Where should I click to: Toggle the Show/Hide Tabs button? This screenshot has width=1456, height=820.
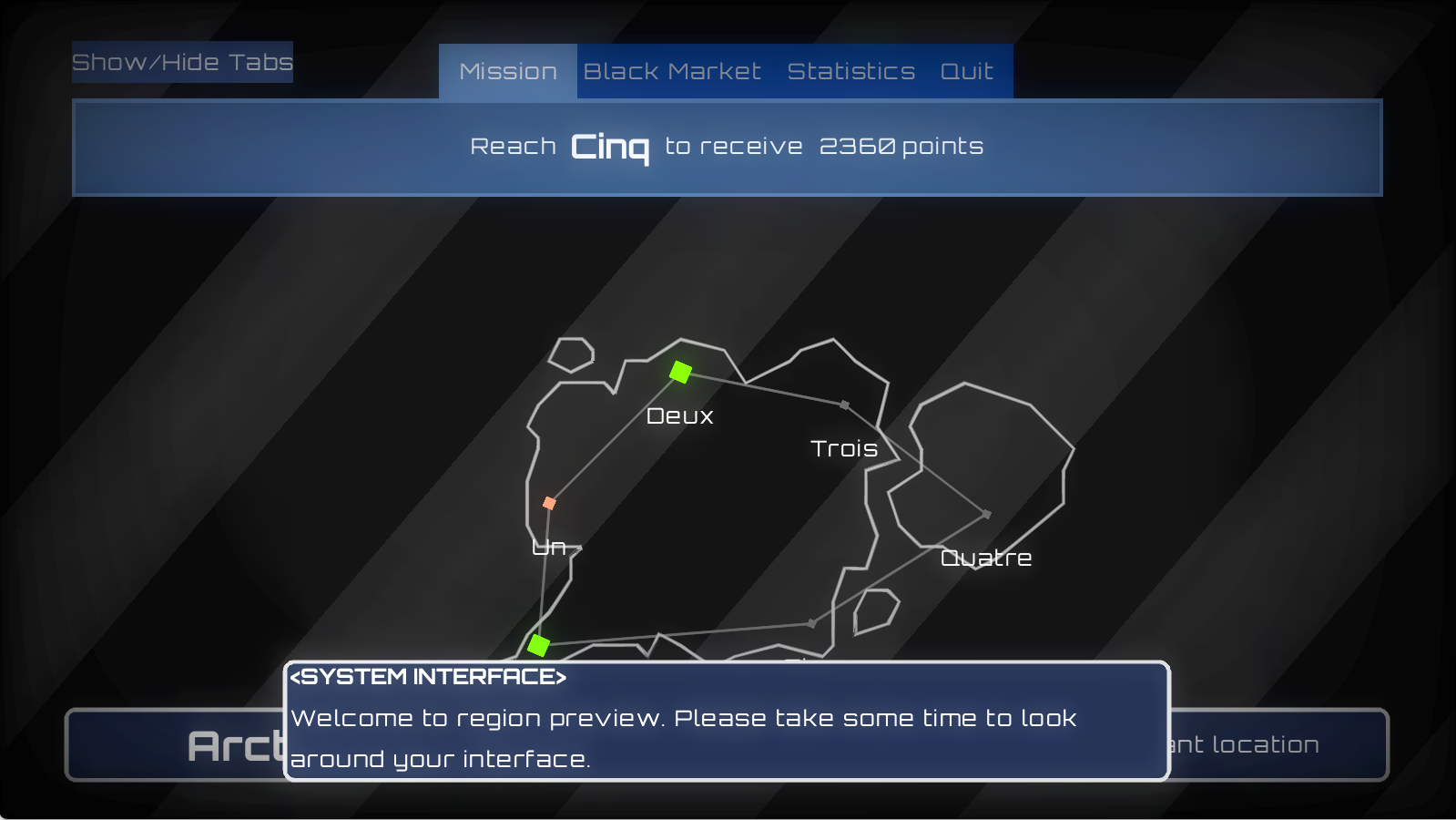[182, 62]
